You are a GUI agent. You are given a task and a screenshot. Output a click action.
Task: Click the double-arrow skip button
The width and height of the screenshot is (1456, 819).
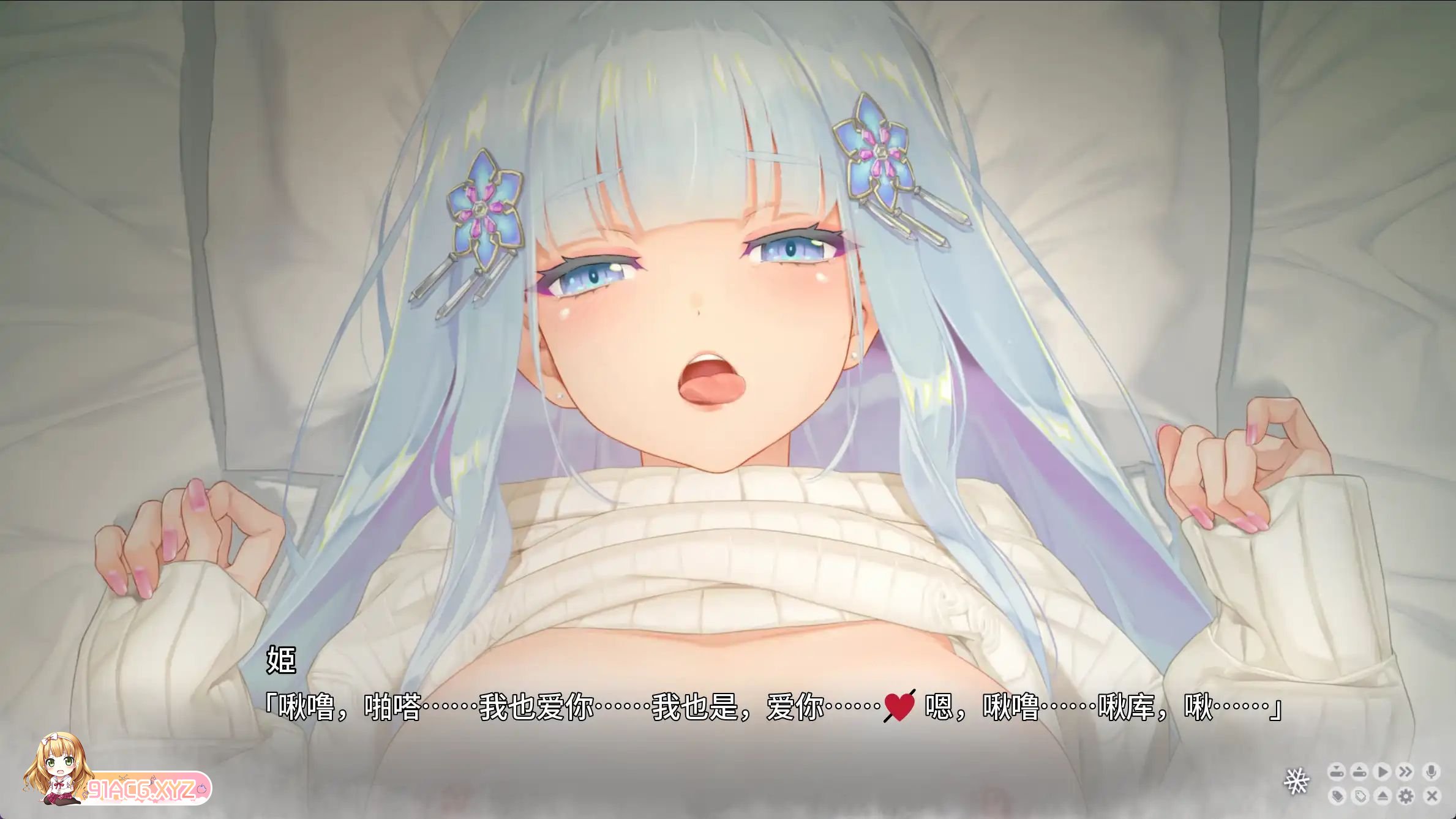coord(1405,772)
